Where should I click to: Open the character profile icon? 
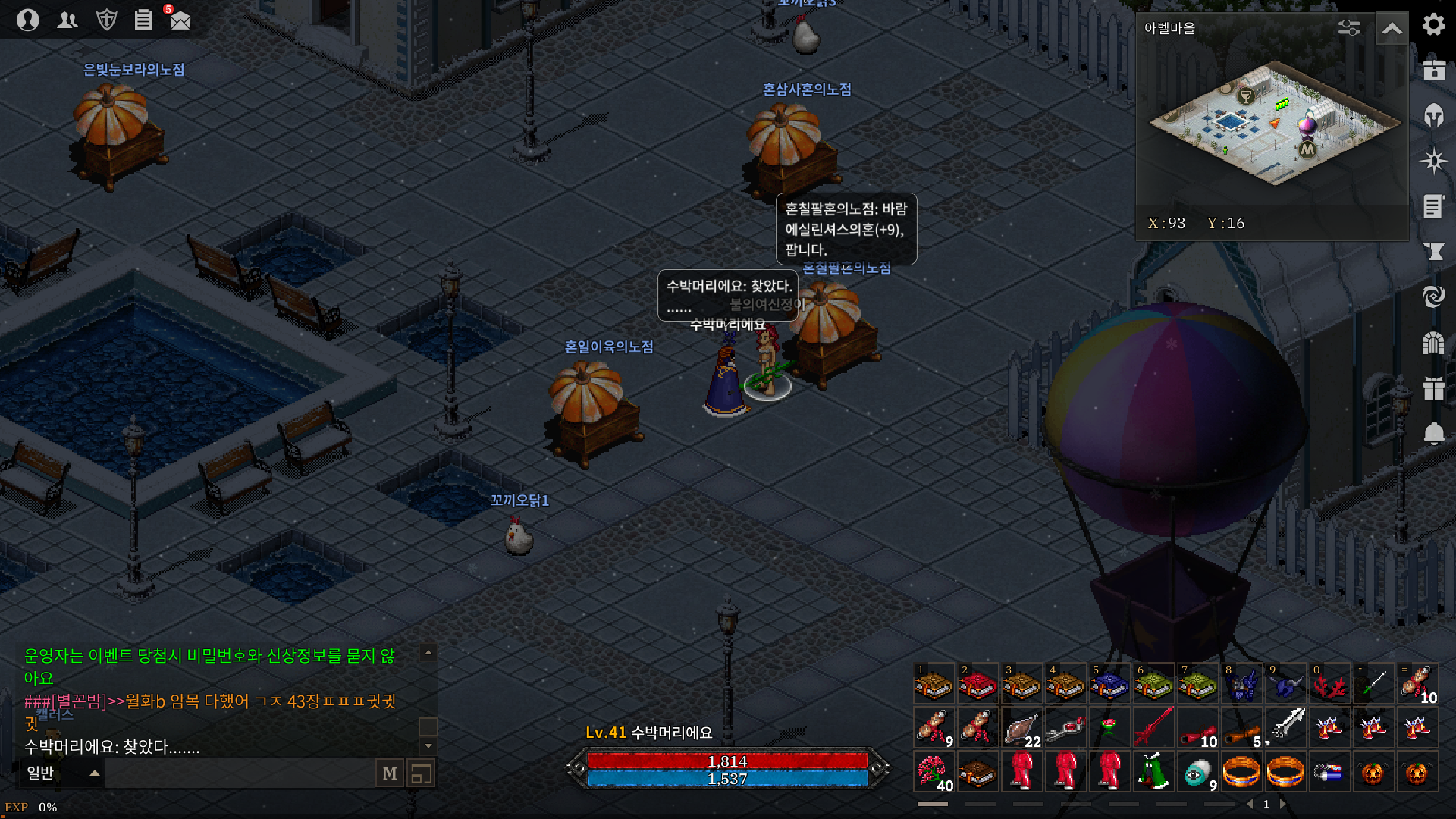28,20
